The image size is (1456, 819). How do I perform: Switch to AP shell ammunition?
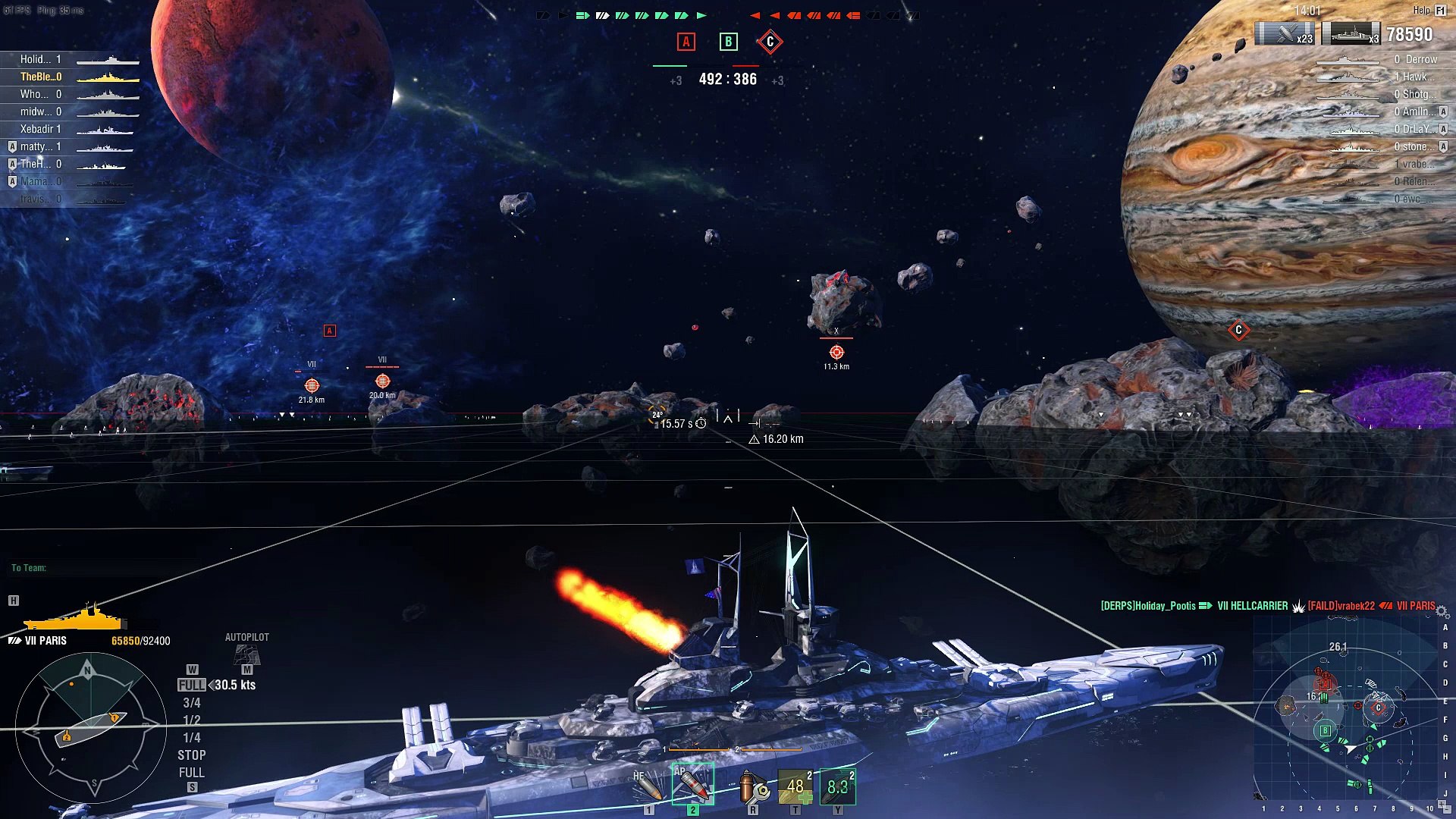pos(692,784)
